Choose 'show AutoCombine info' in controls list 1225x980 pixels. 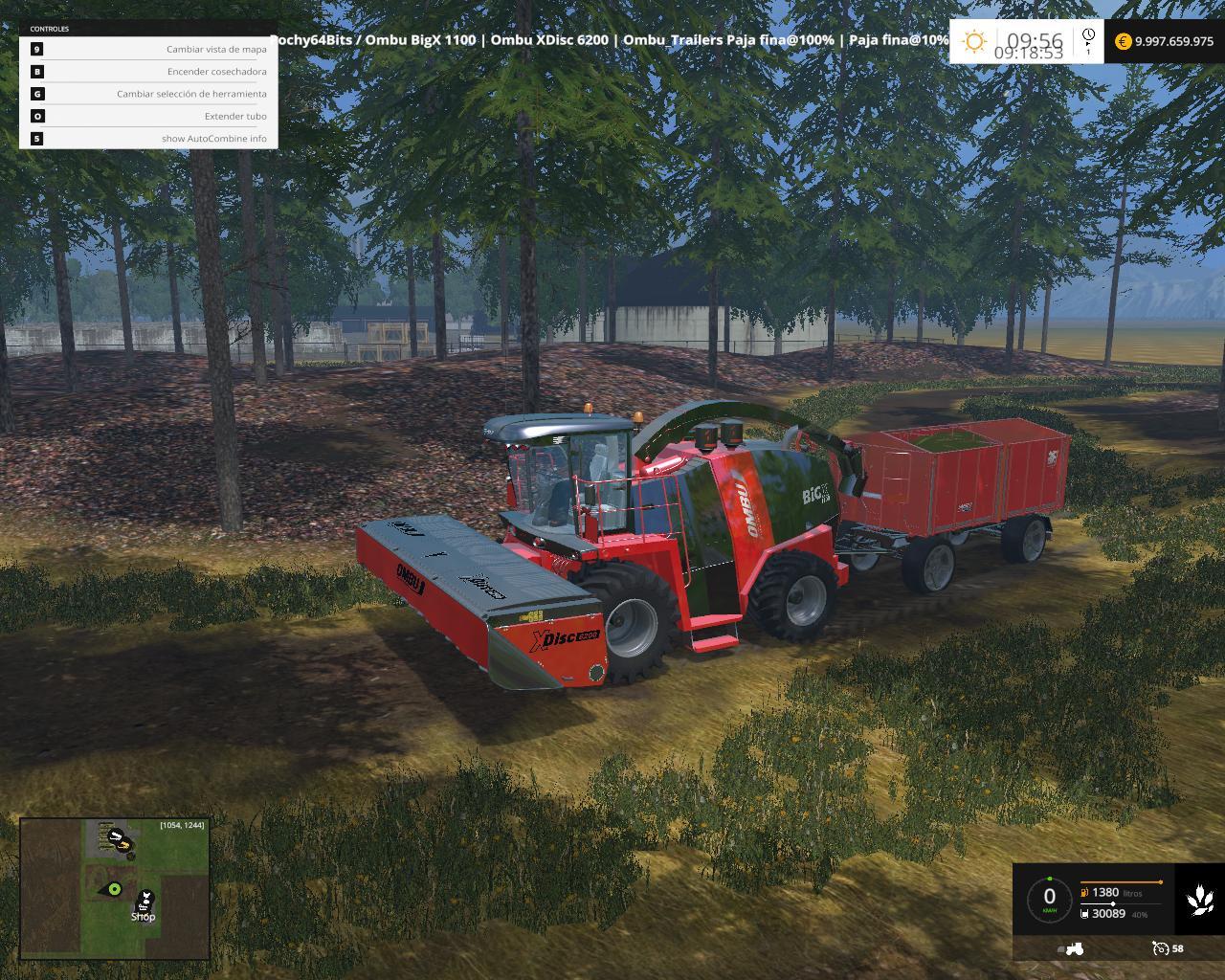tap(148, 138)
